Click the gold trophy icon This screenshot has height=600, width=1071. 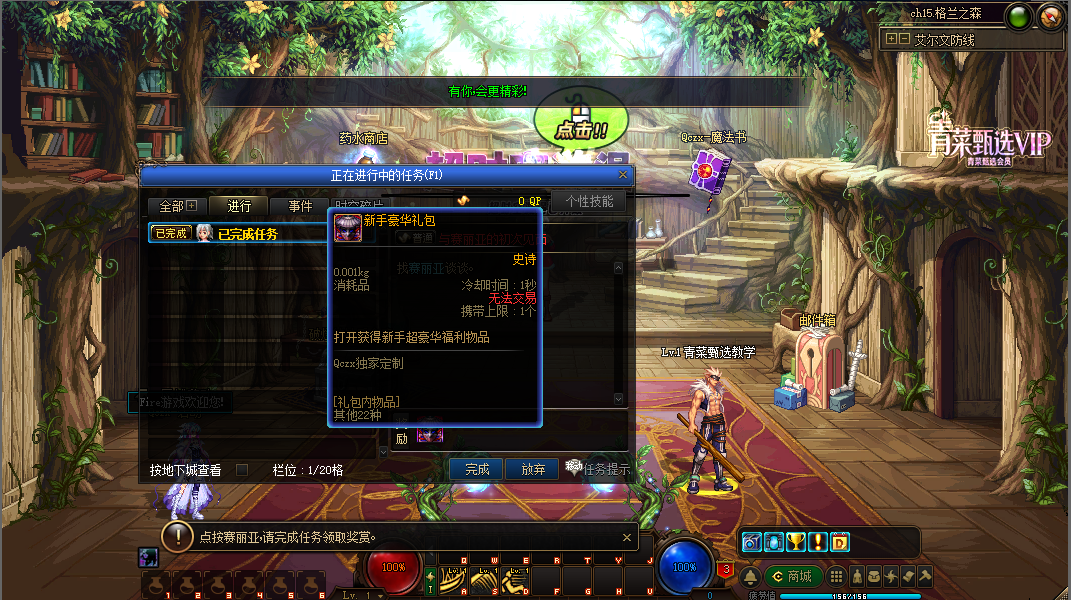tap(795, 542)
